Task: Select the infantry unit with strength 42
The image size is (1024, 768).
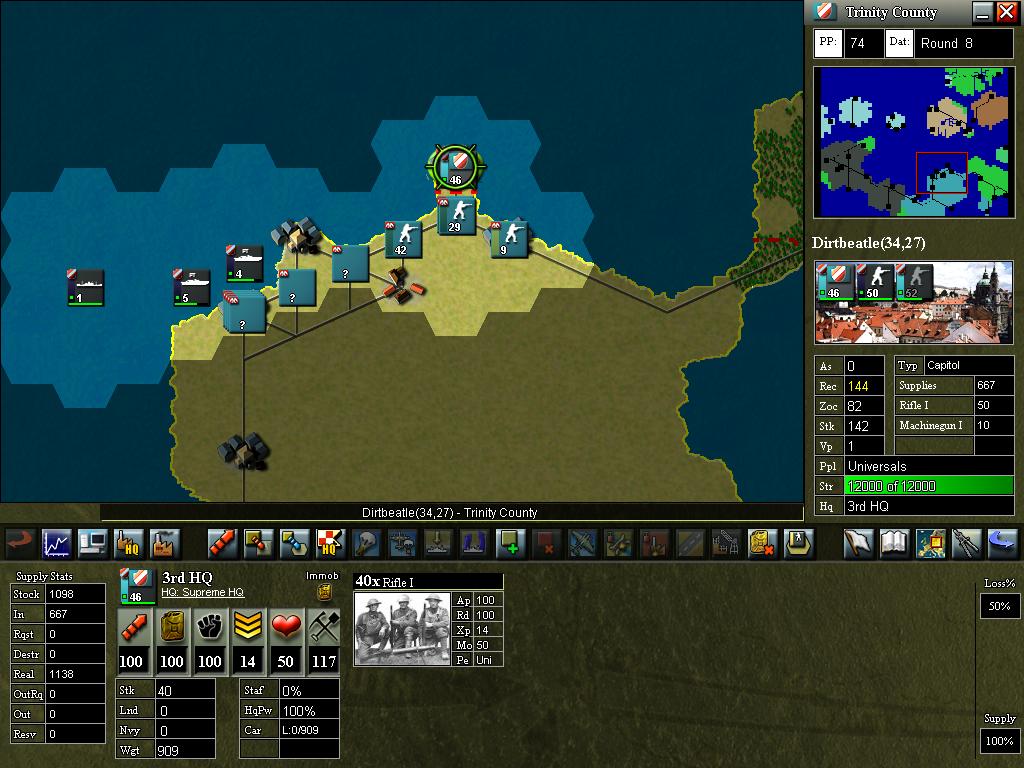Action: [x=403, y=238]
